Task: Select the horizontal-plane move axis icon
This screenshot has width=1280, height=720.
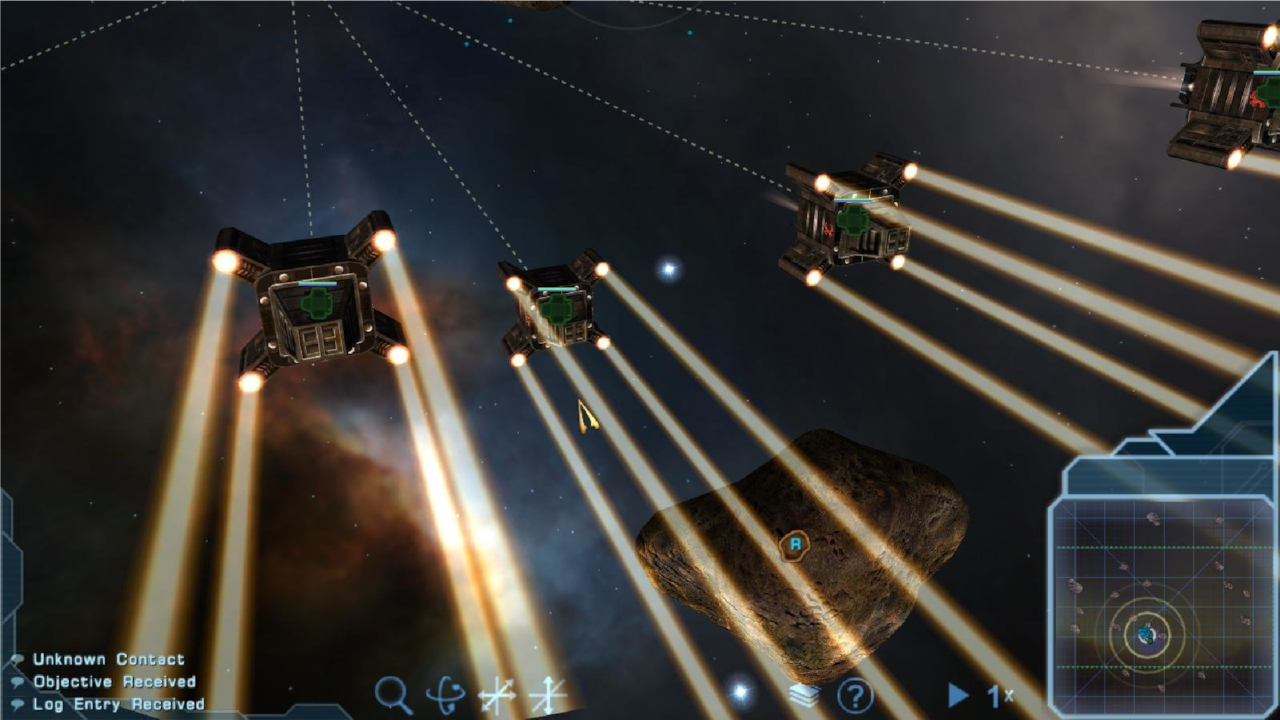Action: coord(496,695)
